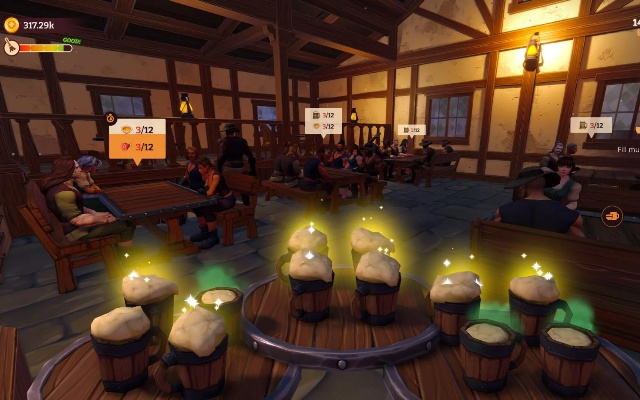The width and height of the screenshot is (640, 400).
Task: Select the orange highlighted table order bubble
Action: tap(137, 139)
